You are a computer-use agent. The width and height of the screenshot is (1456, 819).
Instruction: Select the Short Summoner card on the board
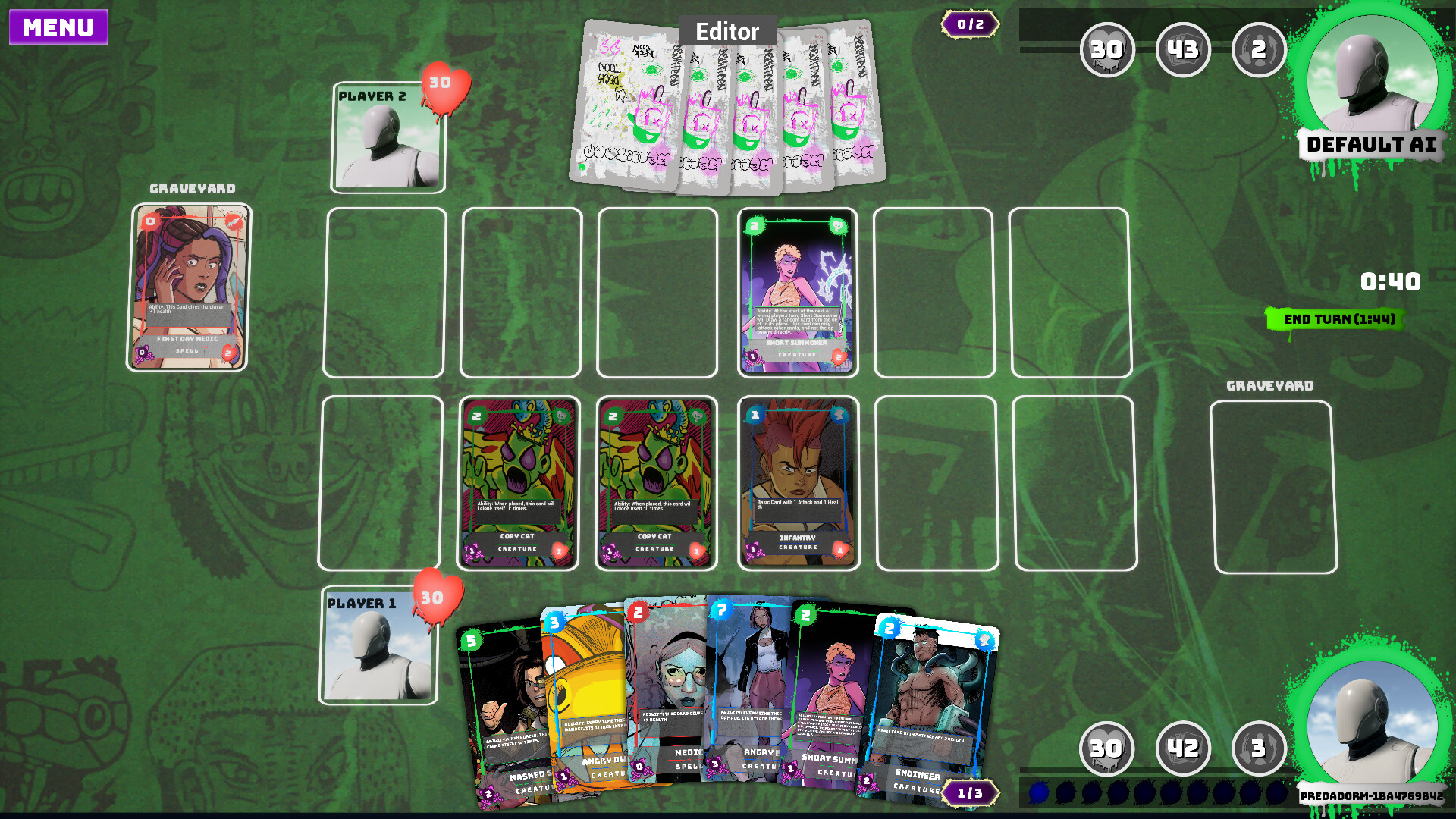click(797, 292)
